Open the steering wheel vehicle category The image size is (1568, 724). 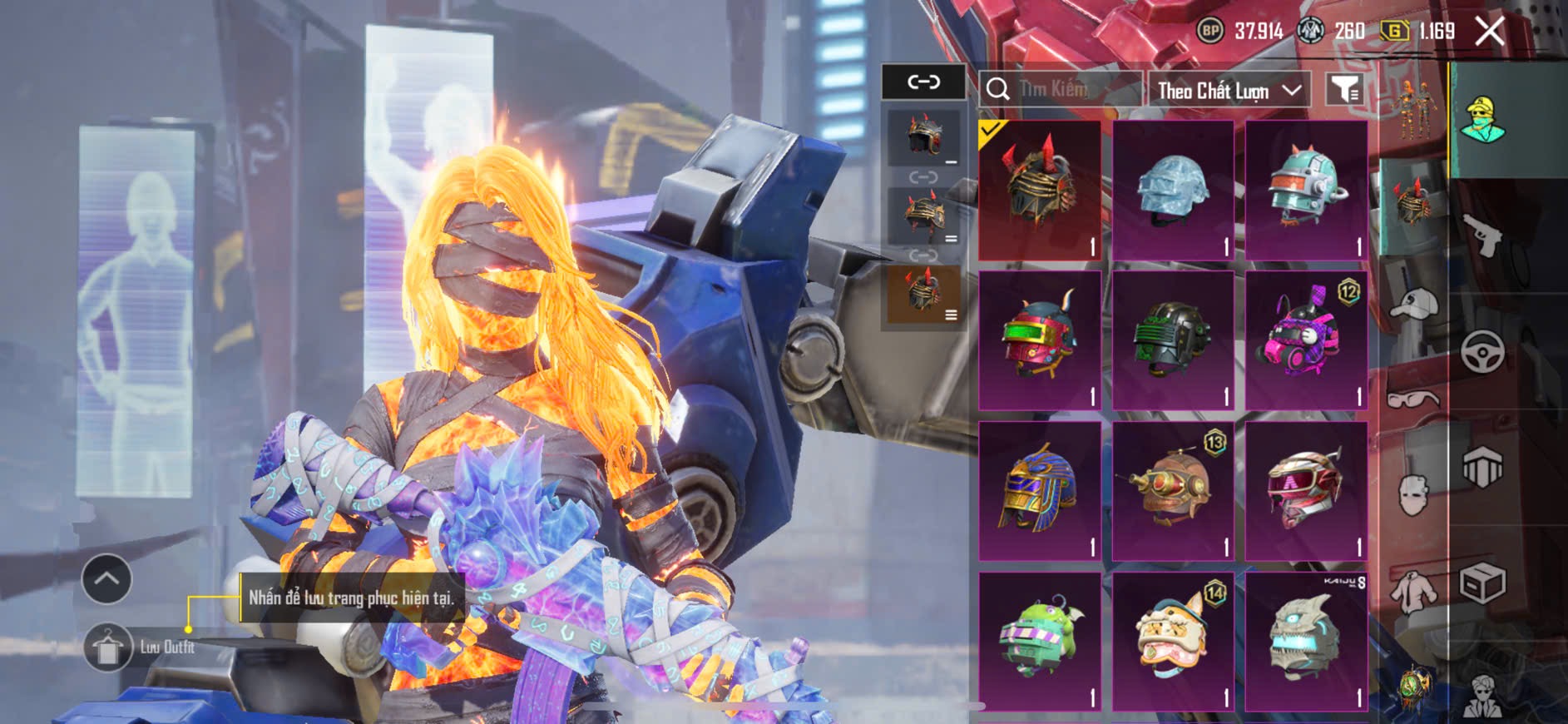(1483, 351)
